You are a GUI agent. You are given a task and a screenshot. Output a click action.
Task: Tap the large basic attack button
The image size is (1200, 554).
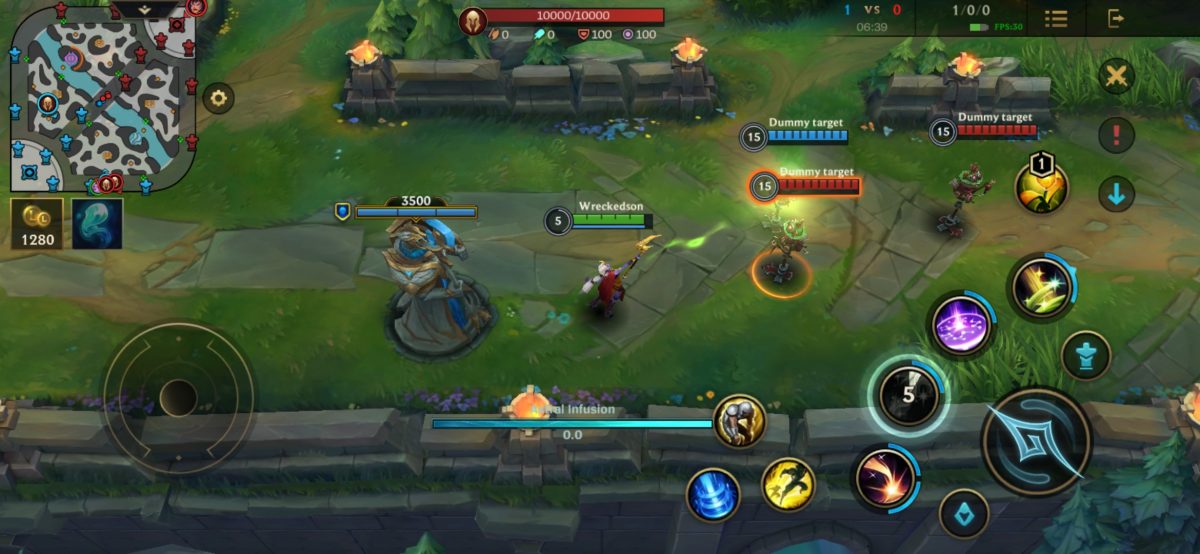tap(1036, 441)
